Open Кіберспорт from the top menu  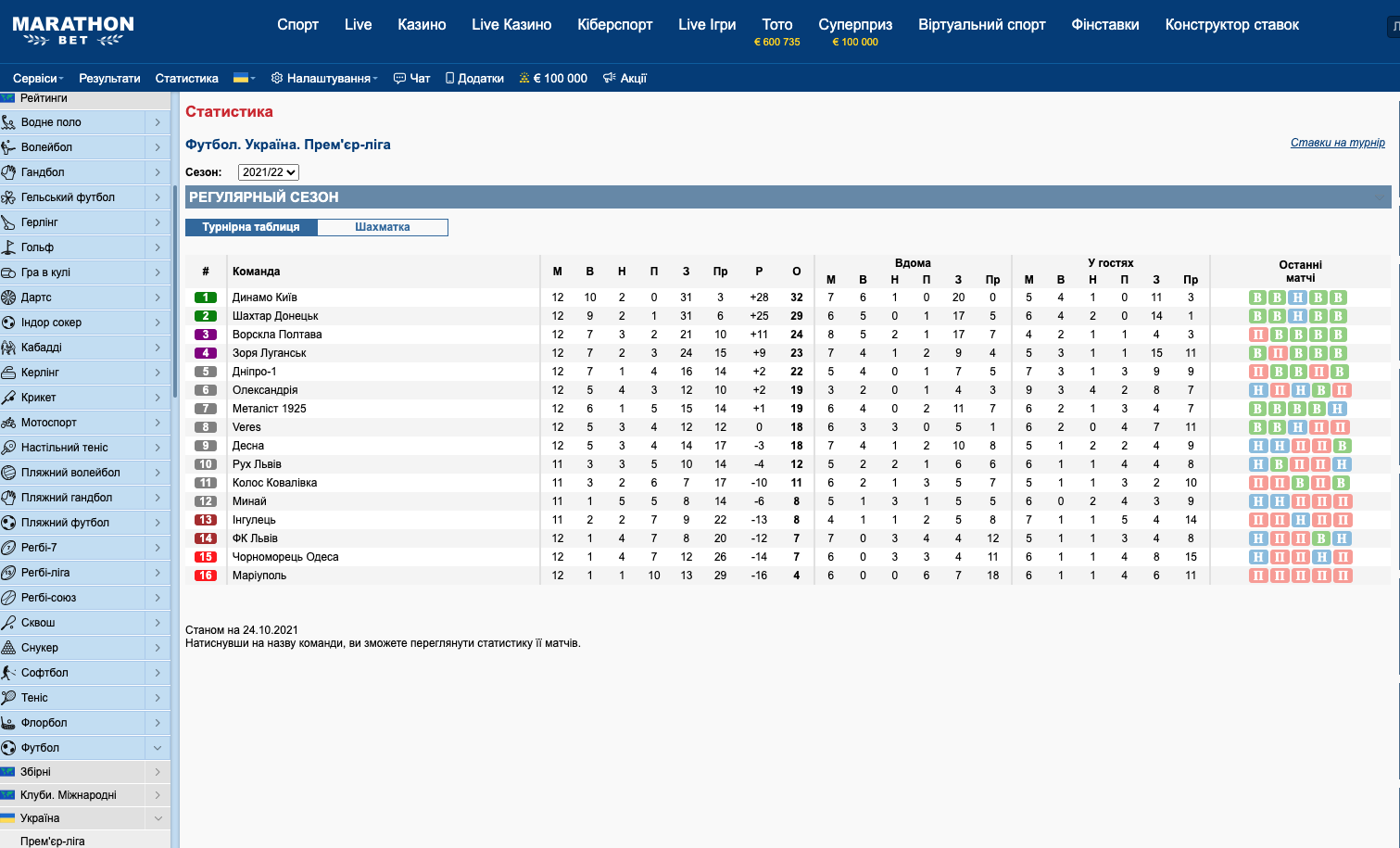[x=614, y=25]
